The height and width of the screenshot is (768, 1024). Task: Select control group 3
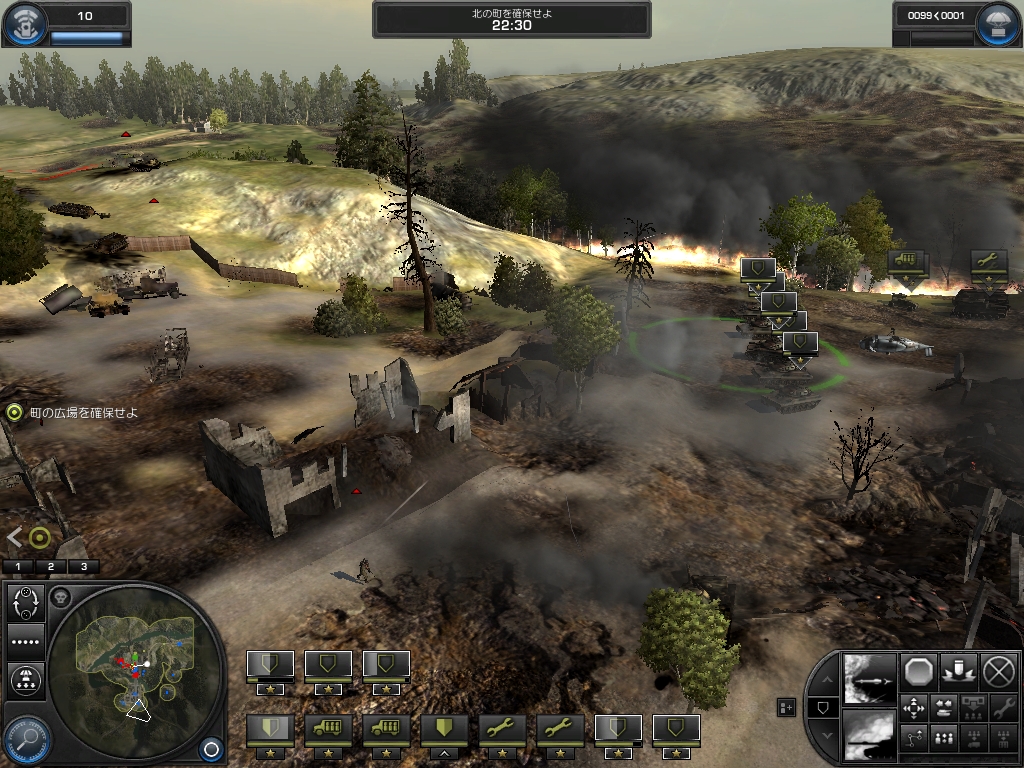point(84,566)
